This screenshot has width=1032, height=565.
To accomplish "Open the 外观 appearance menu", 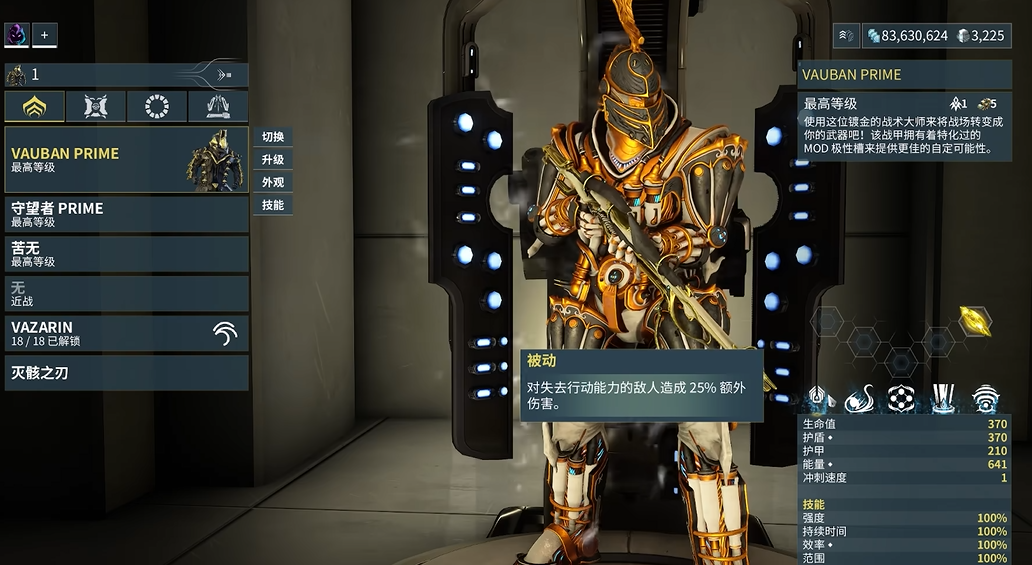I will click(273, 183).
